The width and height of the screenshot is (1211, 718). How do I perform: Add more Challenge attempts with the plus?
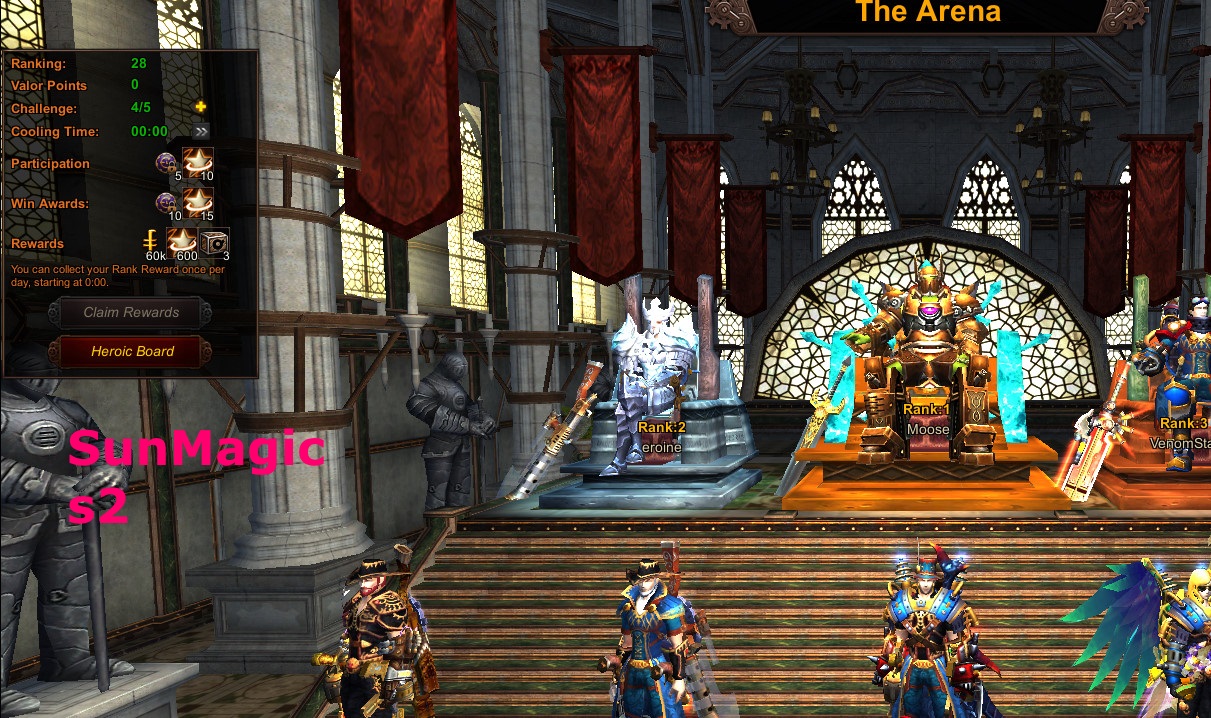(x=200, y=108)
